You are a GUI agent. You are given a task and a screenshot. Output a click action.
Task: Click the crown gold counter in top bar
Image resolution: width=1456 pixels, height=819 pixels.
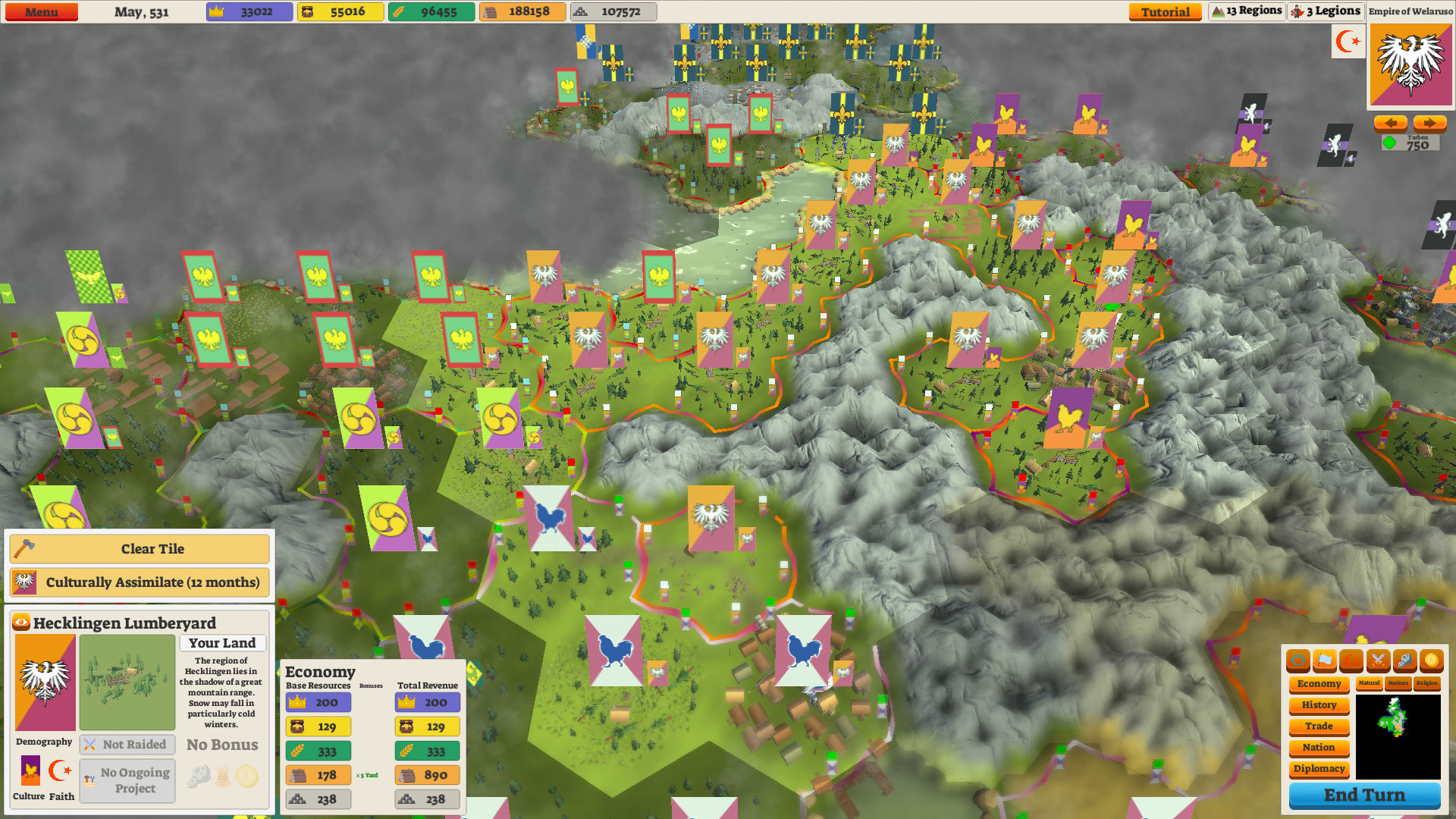pyautogui.click(x=249, y=11)
